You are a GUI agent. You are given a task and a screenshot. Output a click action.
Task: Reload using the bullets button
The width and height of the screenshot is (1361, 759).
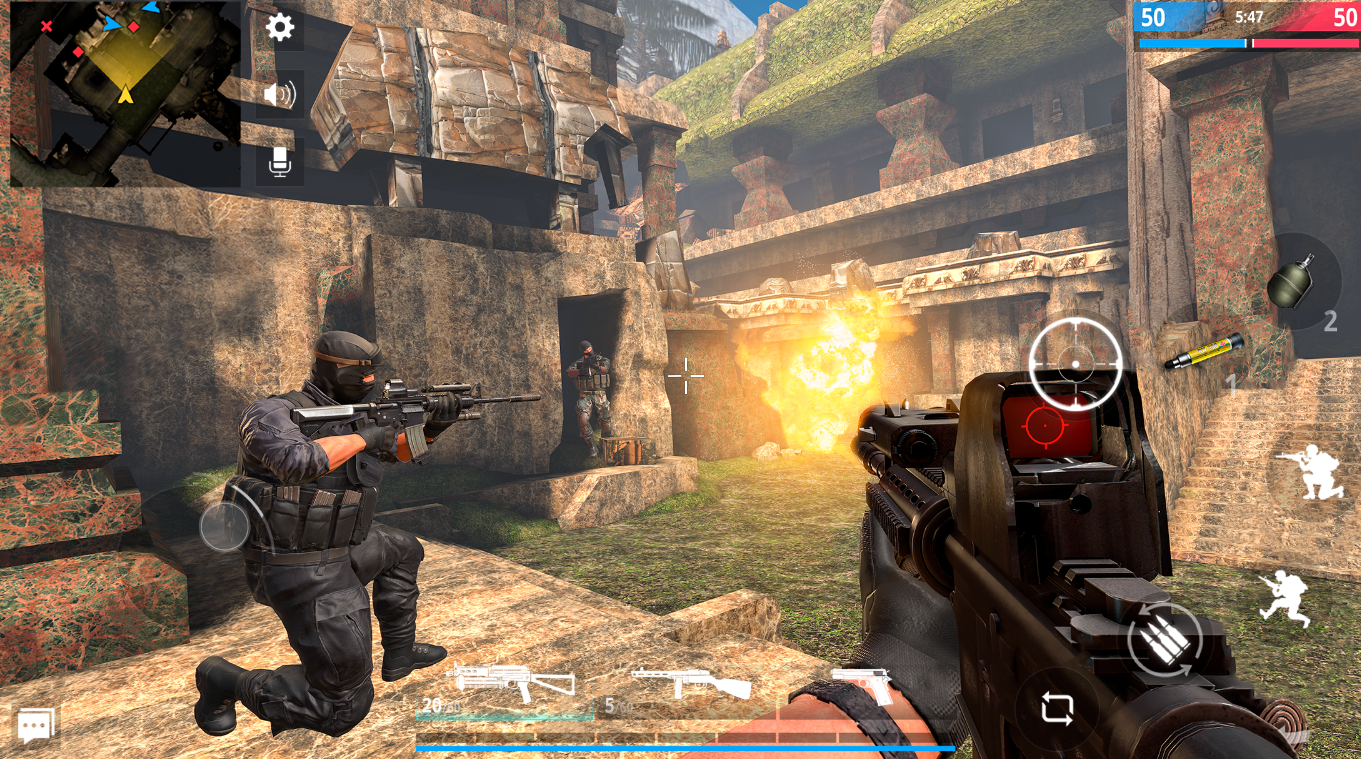[x=1165, y=640]
